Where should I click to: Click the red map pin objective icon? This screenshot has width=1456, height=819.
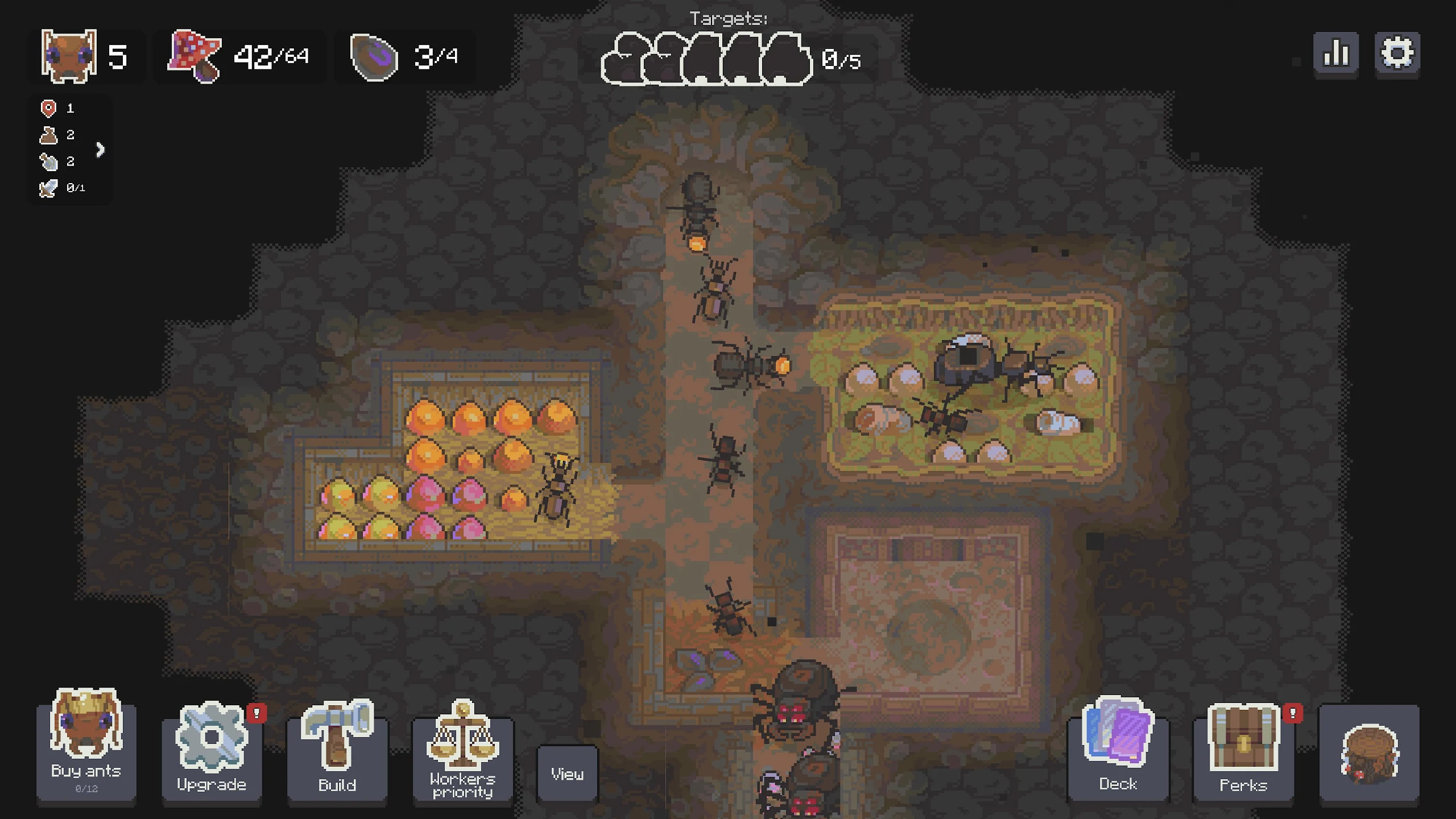pyautogui.click(x=48, y=108)
